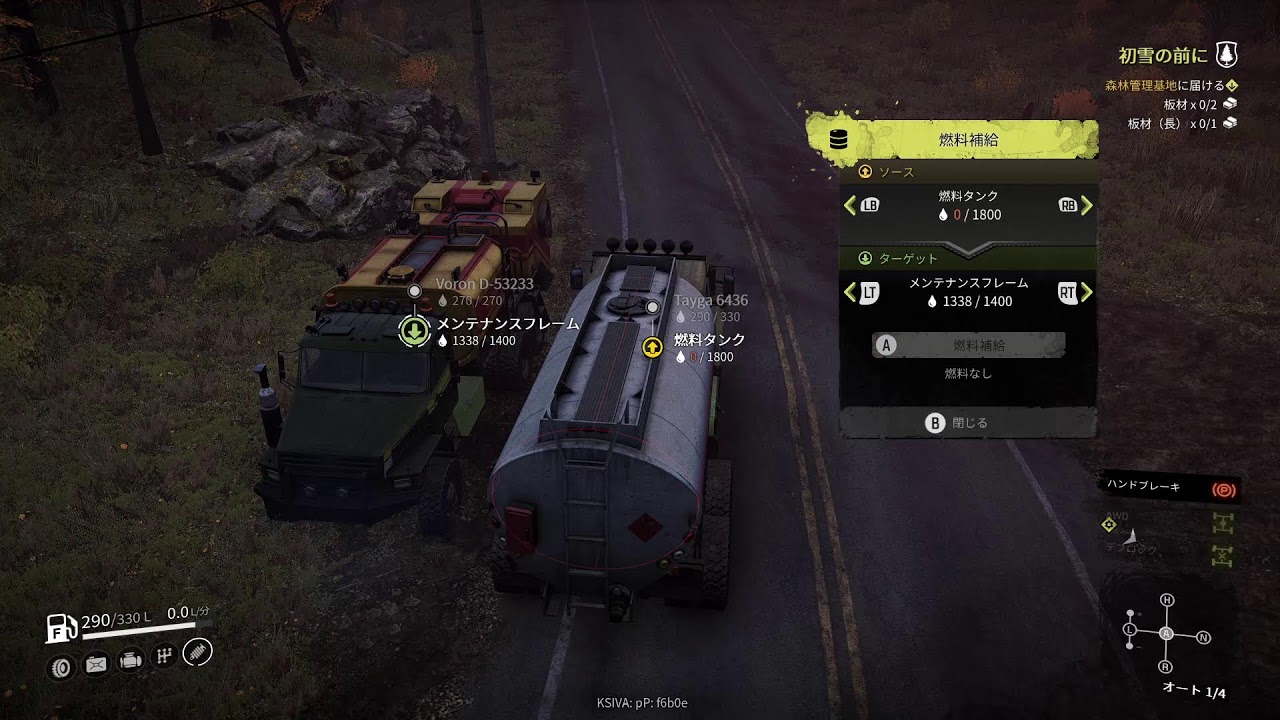The width and height of the screenshot is (1280, 720).
Task: Click the jerry can fuel tank status icon
Action: 96,664
